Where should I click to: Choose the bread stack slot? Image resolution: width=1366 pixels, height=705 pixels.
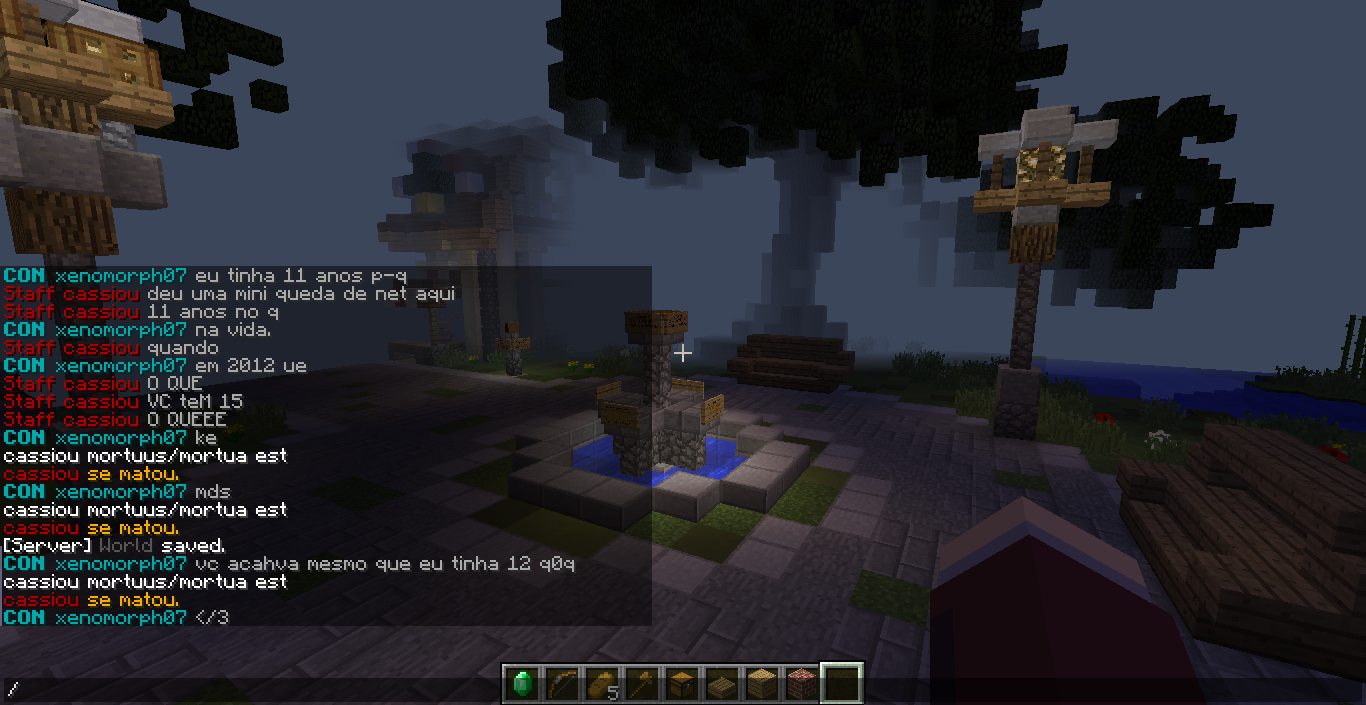click(x=602, y=684)
